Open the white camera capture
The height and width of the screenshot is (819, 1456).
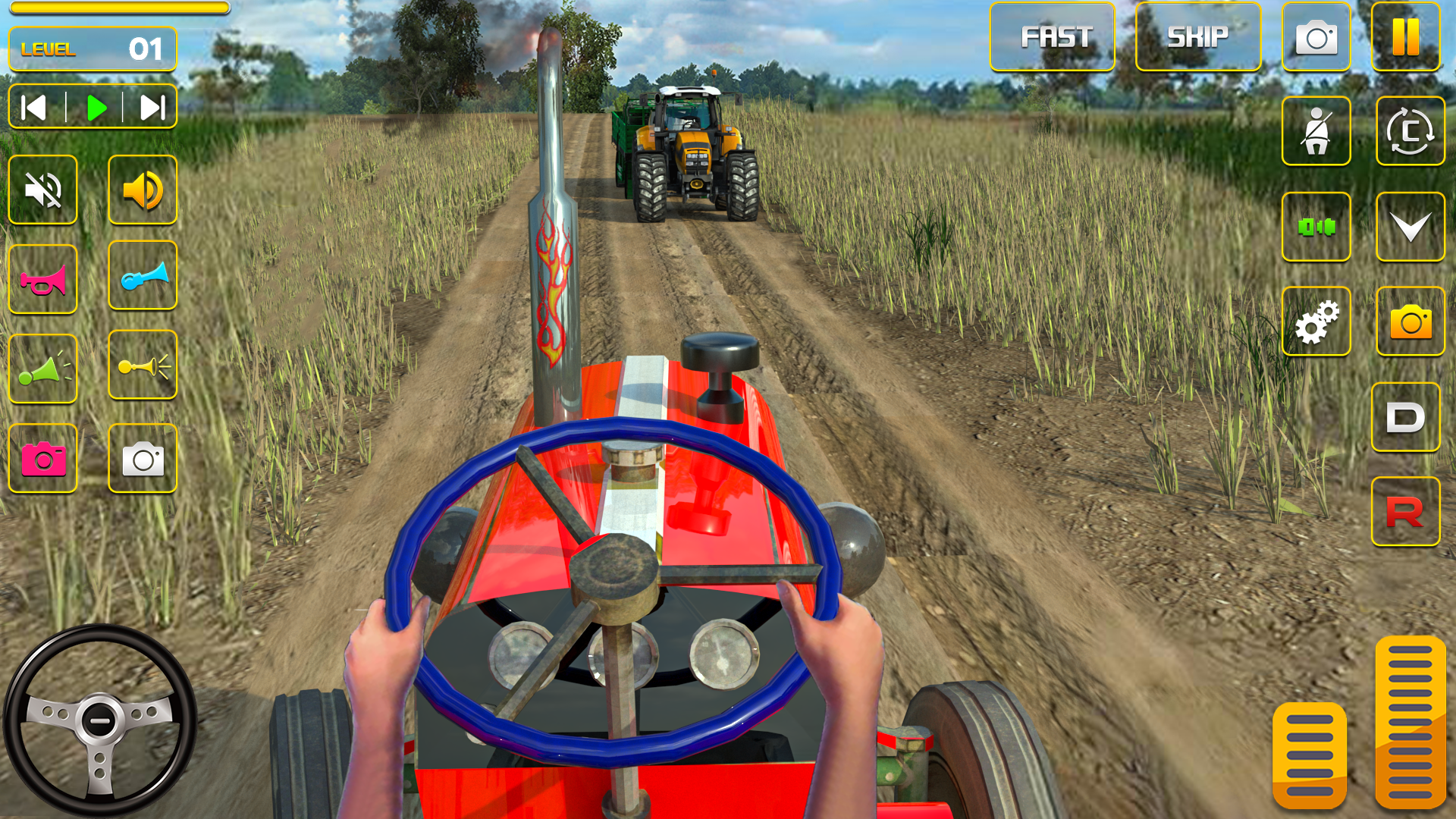pos(143,458)
